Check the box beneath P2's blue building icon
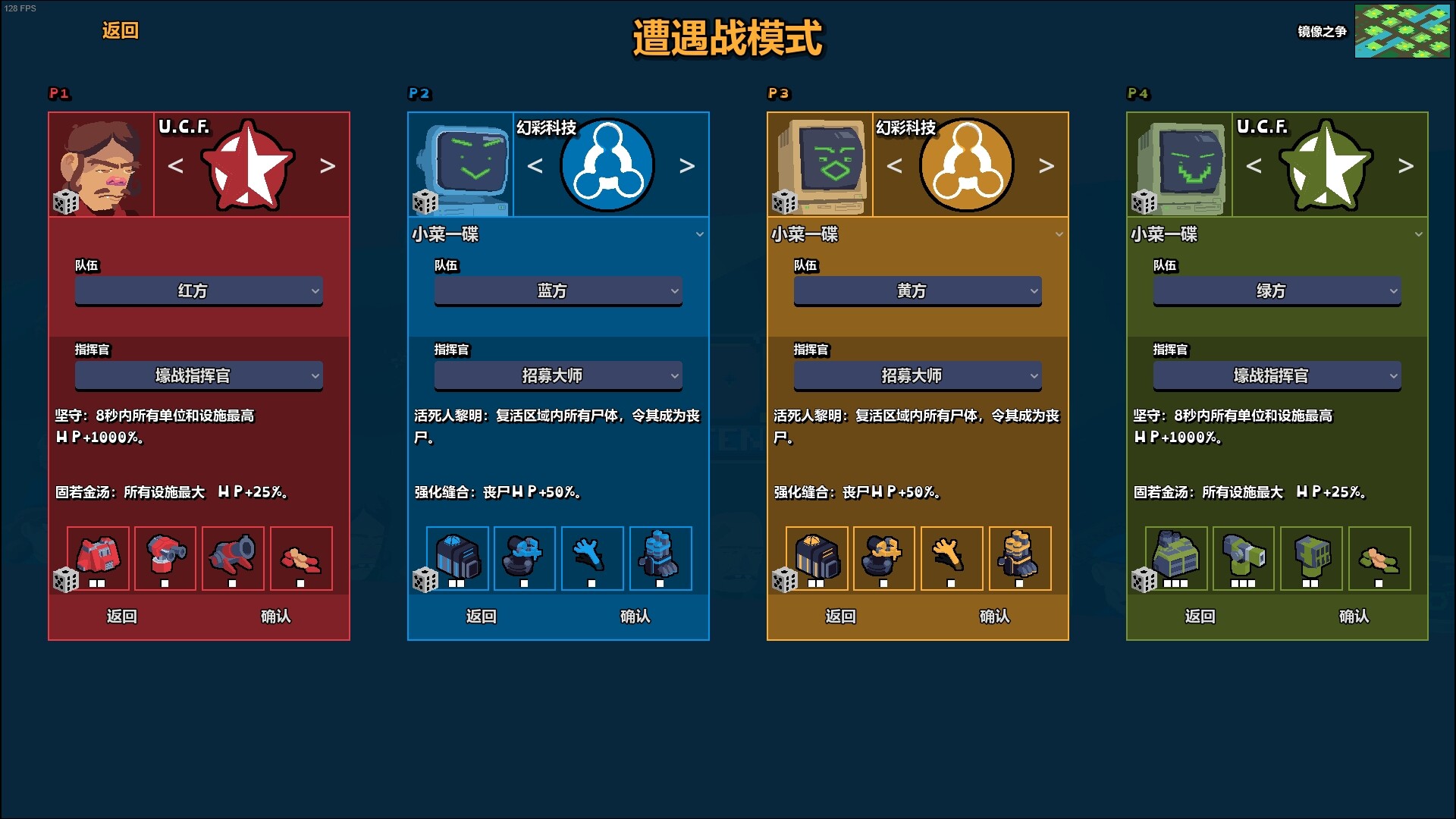This screenshot has height=819, width=1456. click(x=455, y=584)
